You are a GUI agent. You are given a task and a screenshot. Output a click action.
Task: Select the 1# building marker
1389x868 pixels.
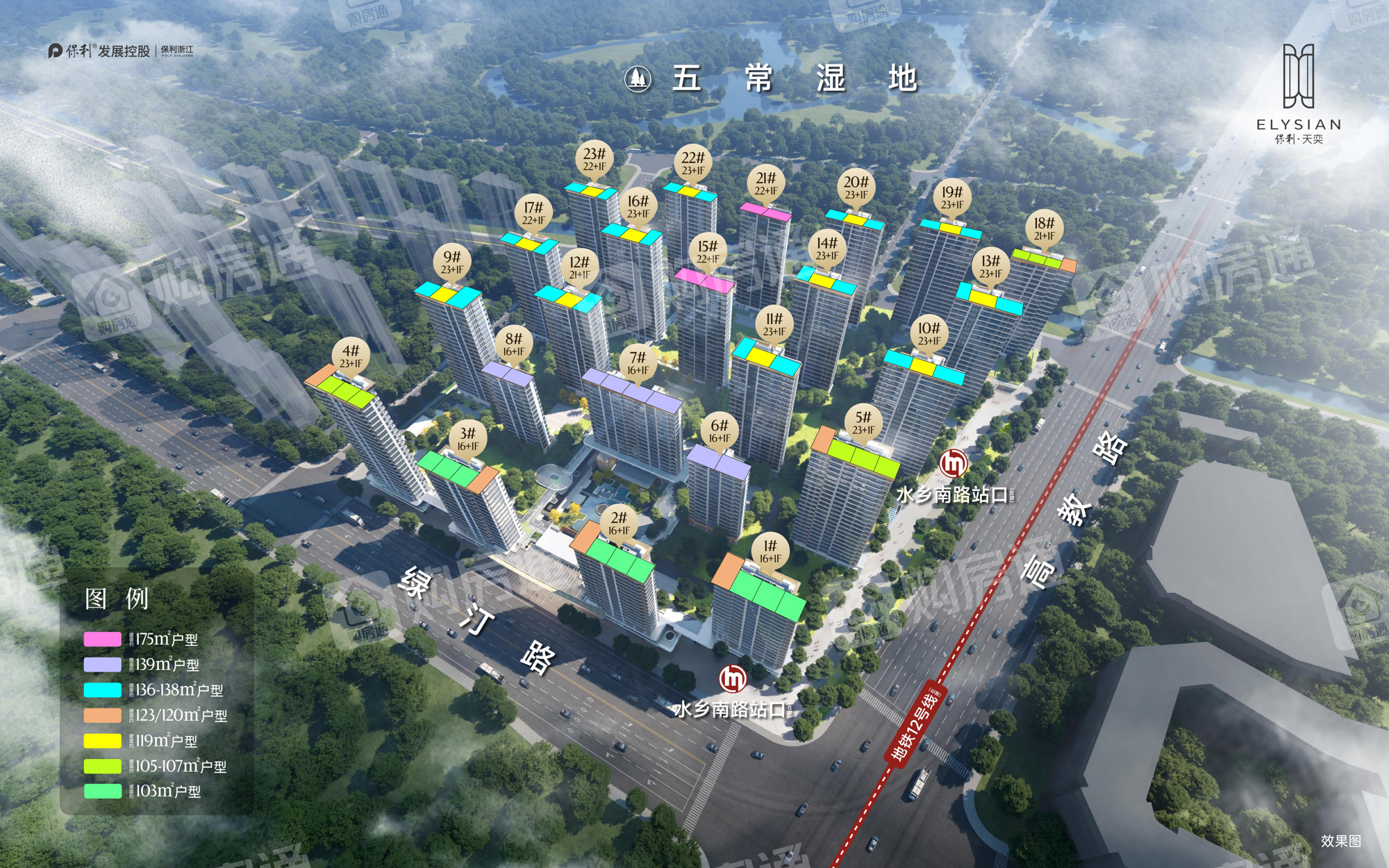click(770, 551)
